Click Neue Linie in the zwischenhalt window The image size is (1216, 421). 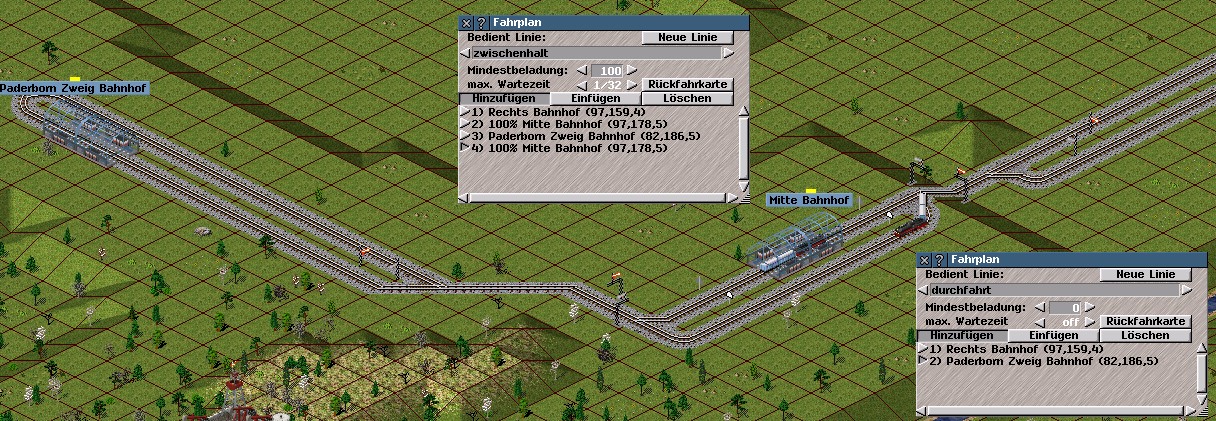pos(687,38)
